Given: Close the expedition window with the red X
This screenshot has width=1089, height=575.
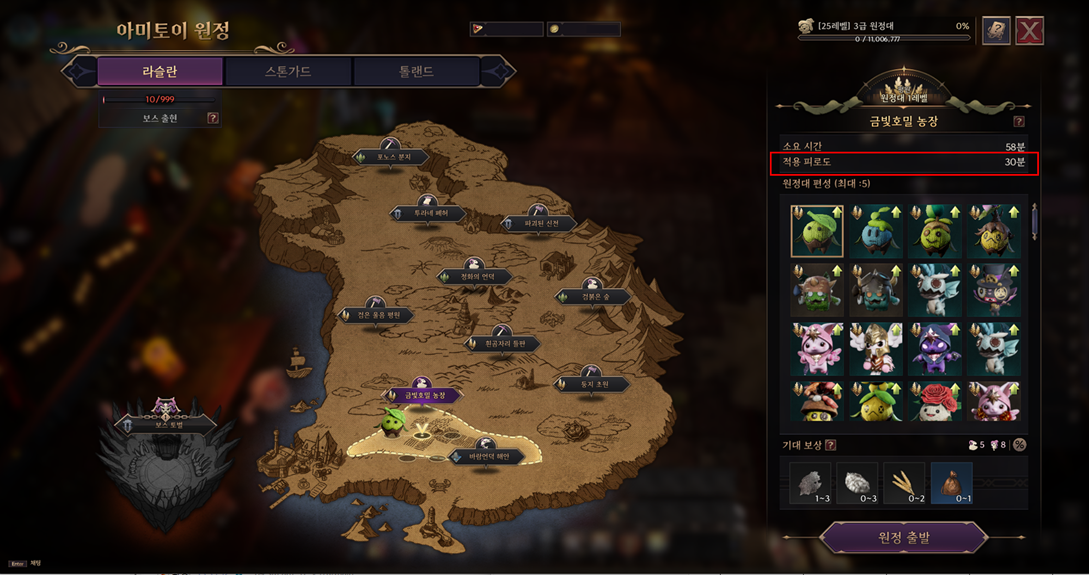Looking at the screenshot, I should coord(1029,31).
